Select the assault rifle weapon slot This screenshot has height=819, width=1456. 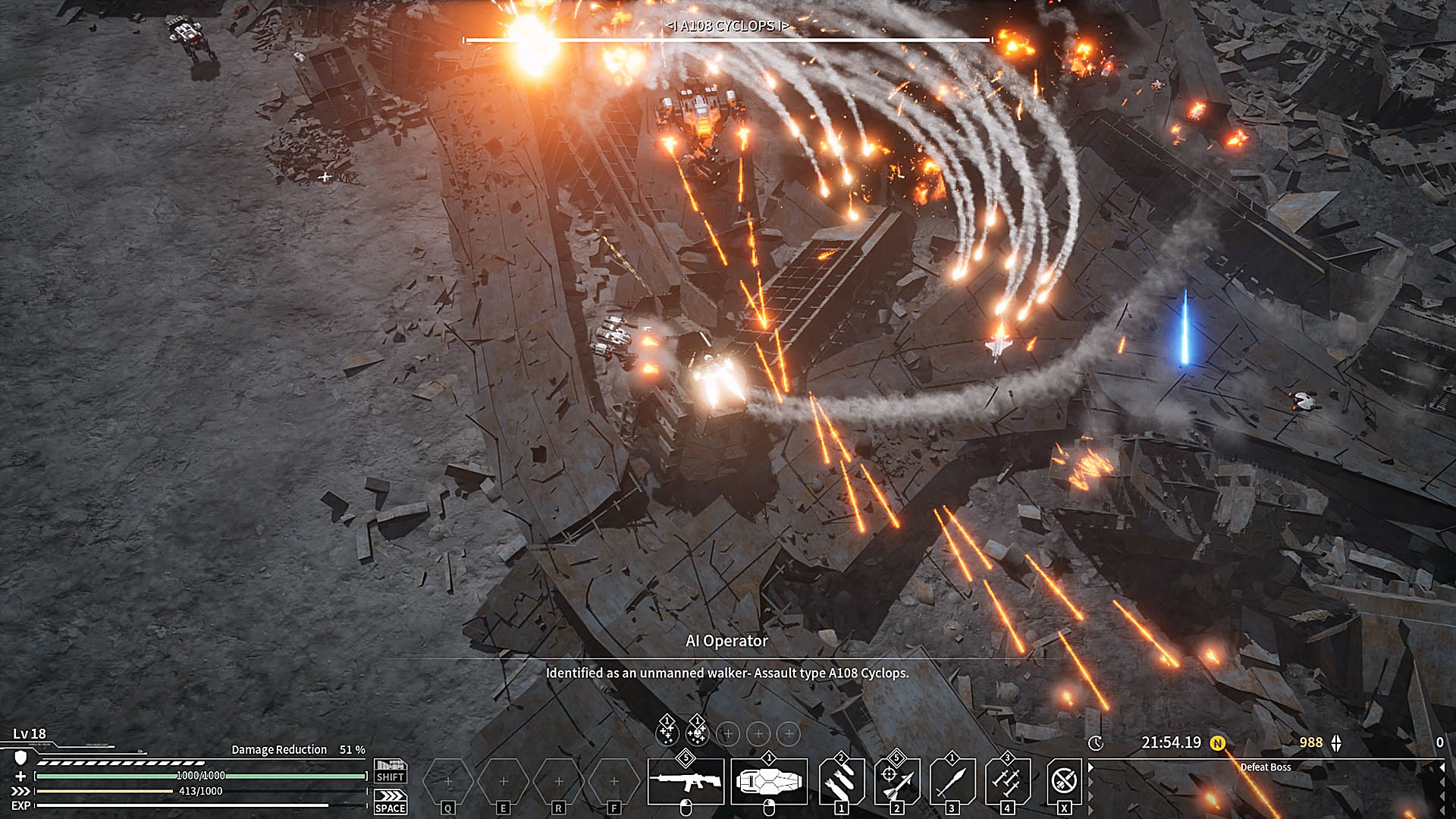(x=686, y=781)
